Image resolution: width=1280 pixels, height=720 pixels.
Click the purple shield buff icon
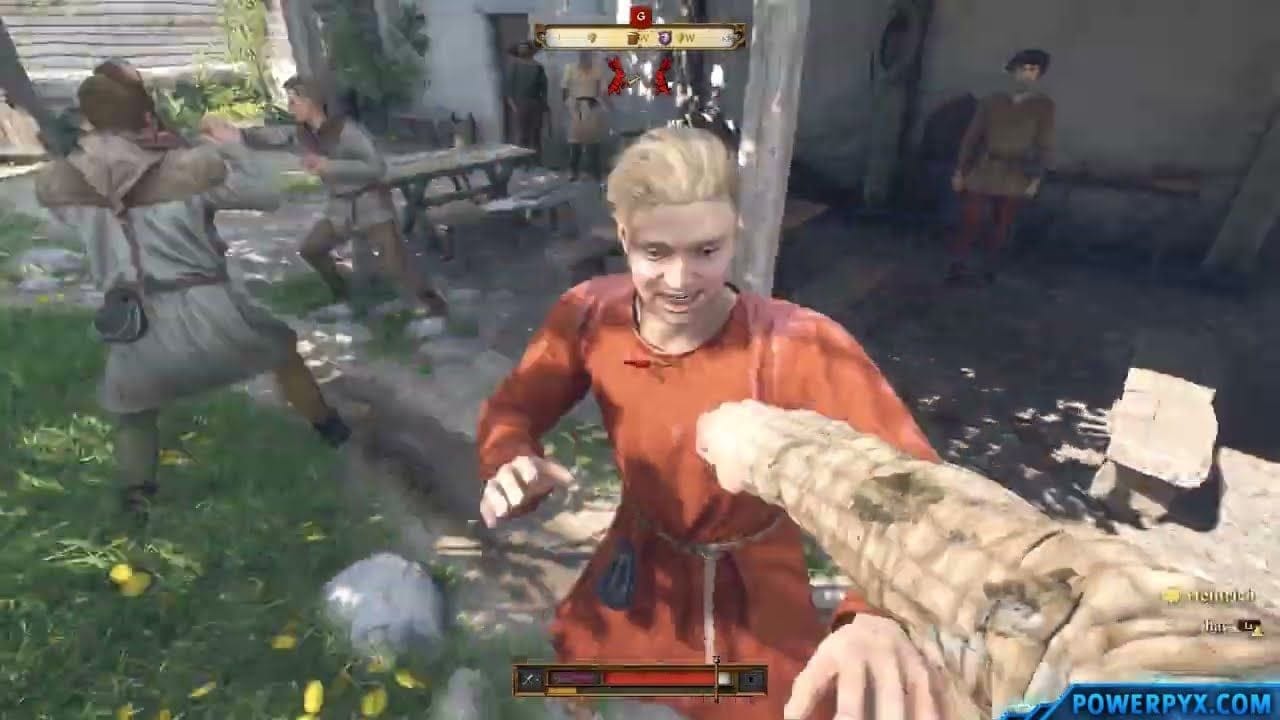click(x=664, y=38)
